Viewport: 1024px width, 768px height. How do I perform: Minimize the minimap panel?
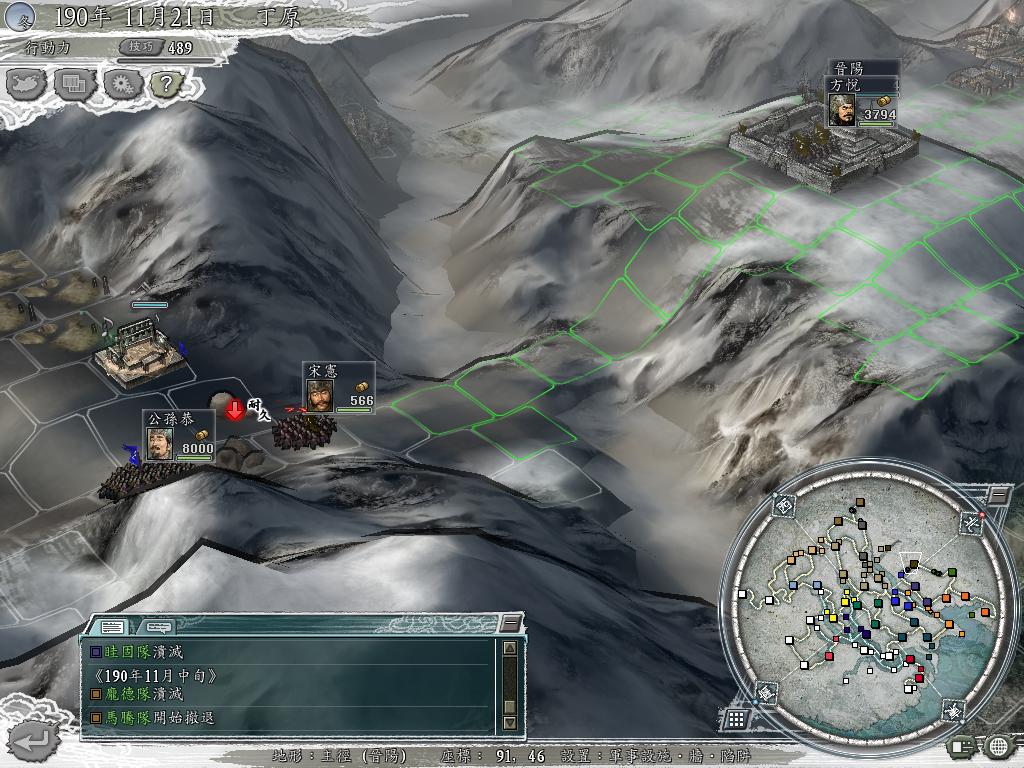pyautogui.click(x=997, y=495)
